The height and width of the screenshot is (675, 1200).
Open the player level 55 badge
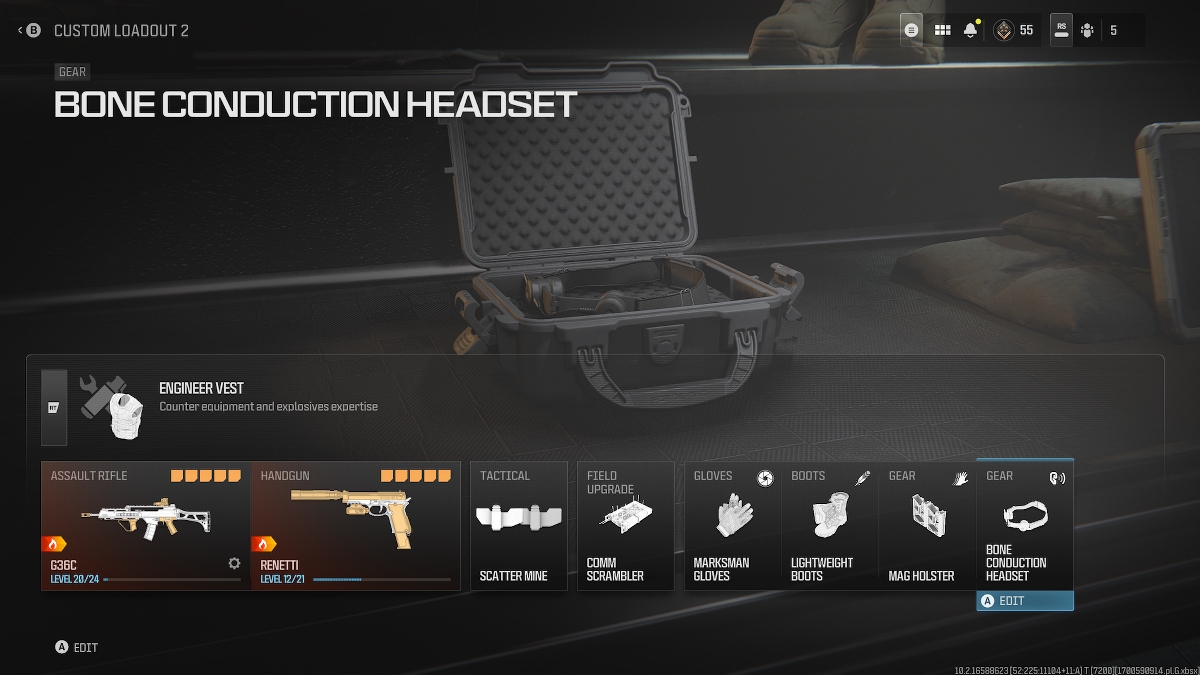click(x=1013, y=31)
